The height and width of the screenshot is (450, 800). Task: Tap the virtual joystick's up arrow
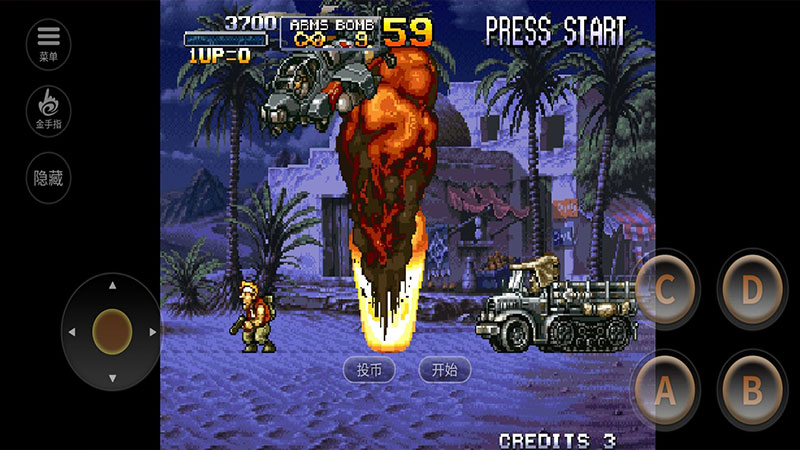point(112,286)
